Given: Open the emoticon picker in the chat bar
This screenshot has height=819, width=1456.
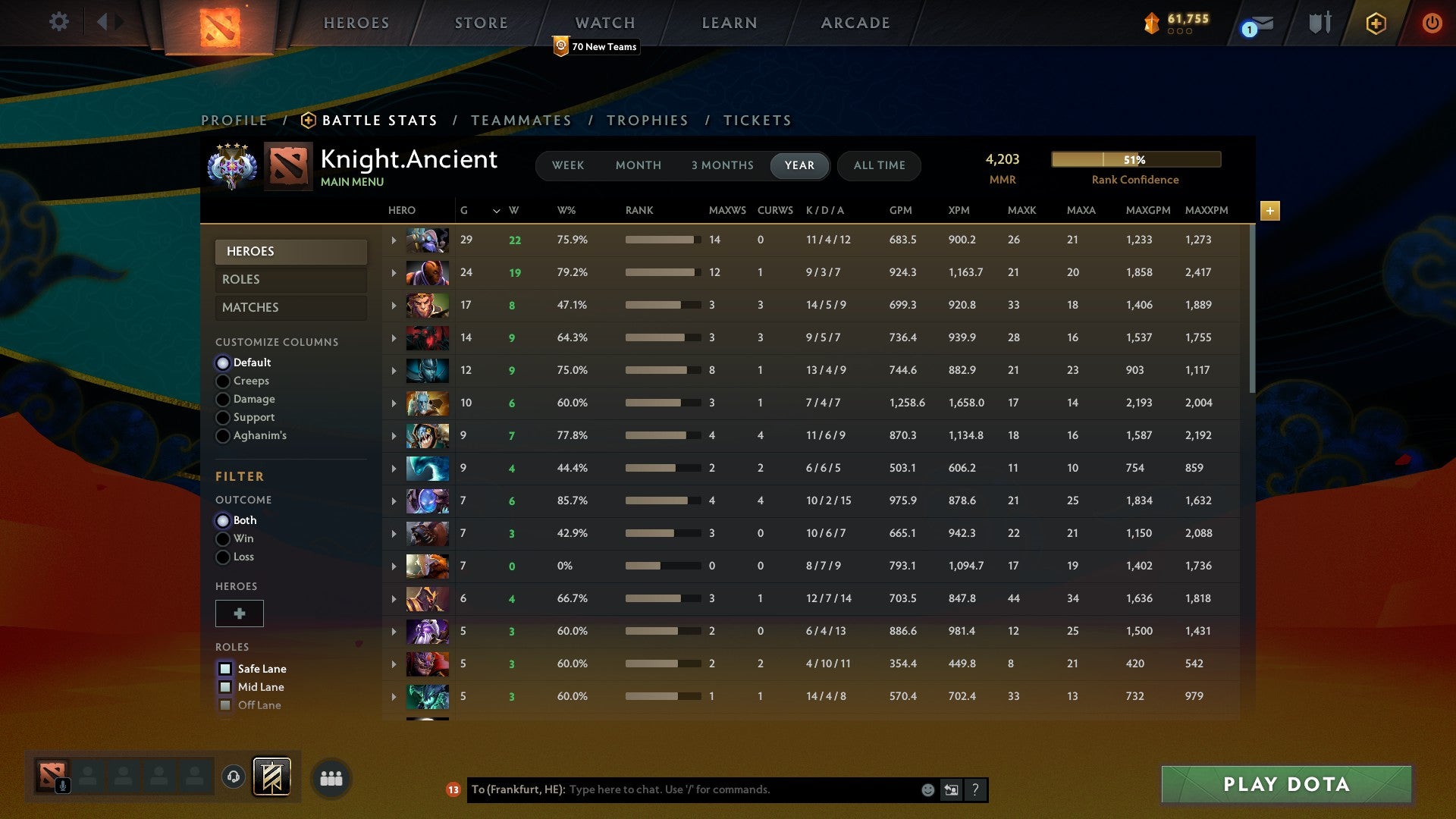Looking at the screenshot, I should (x=927, y=789).
